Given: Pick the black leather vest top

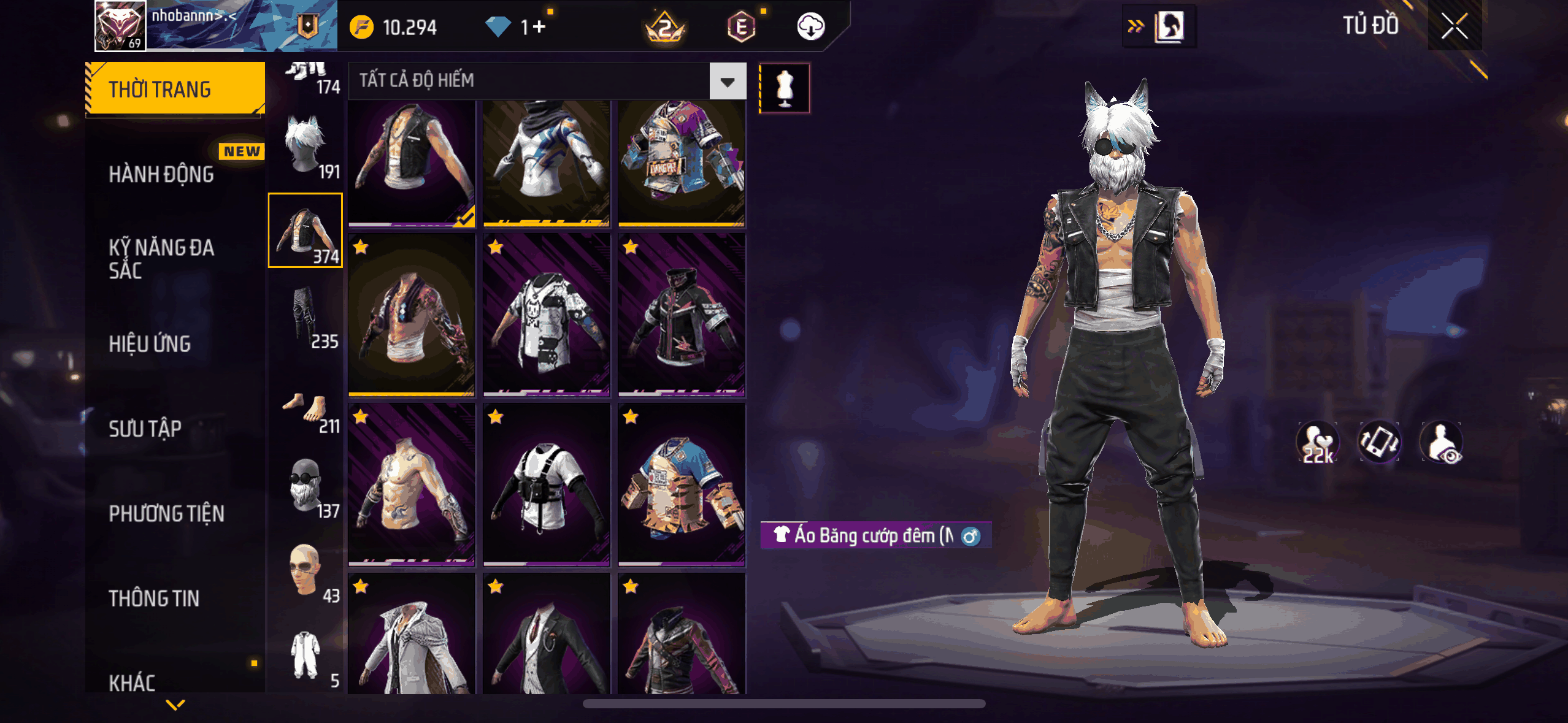Looking at the screenshot, I should pyautogui.click(x=412, y=163).
